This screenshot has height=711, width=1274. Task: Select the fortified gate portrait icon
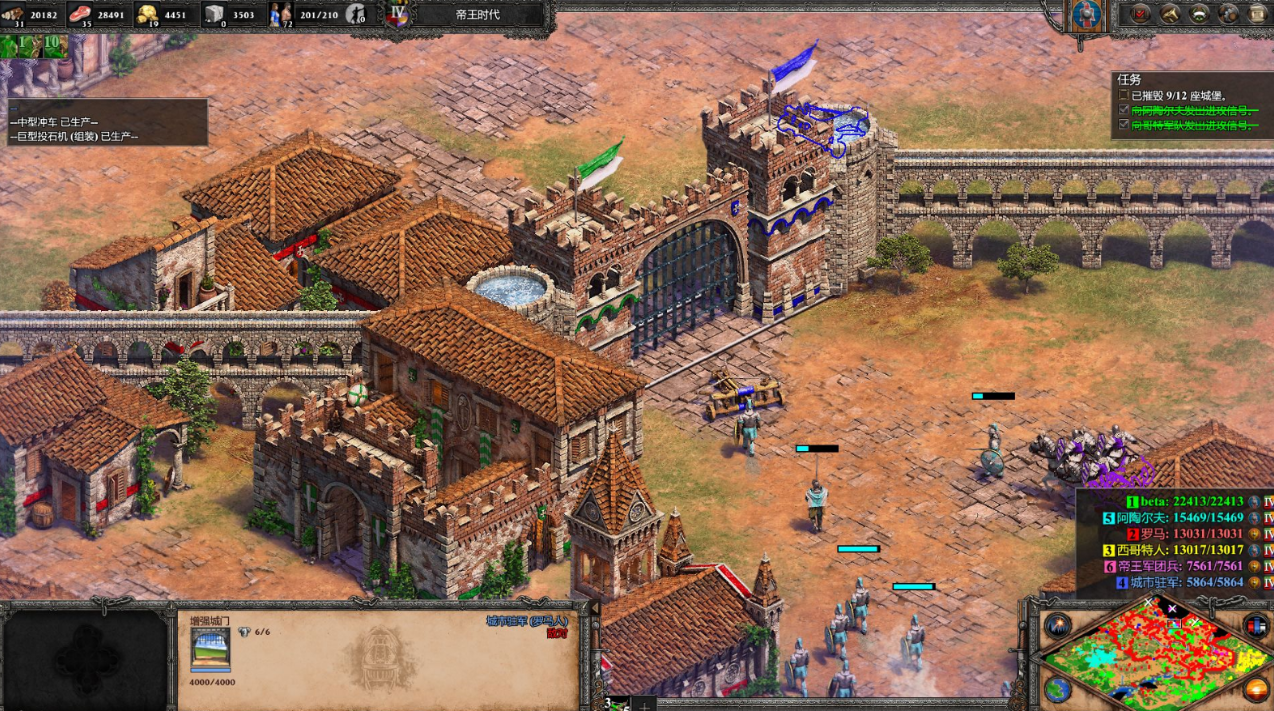210,650
